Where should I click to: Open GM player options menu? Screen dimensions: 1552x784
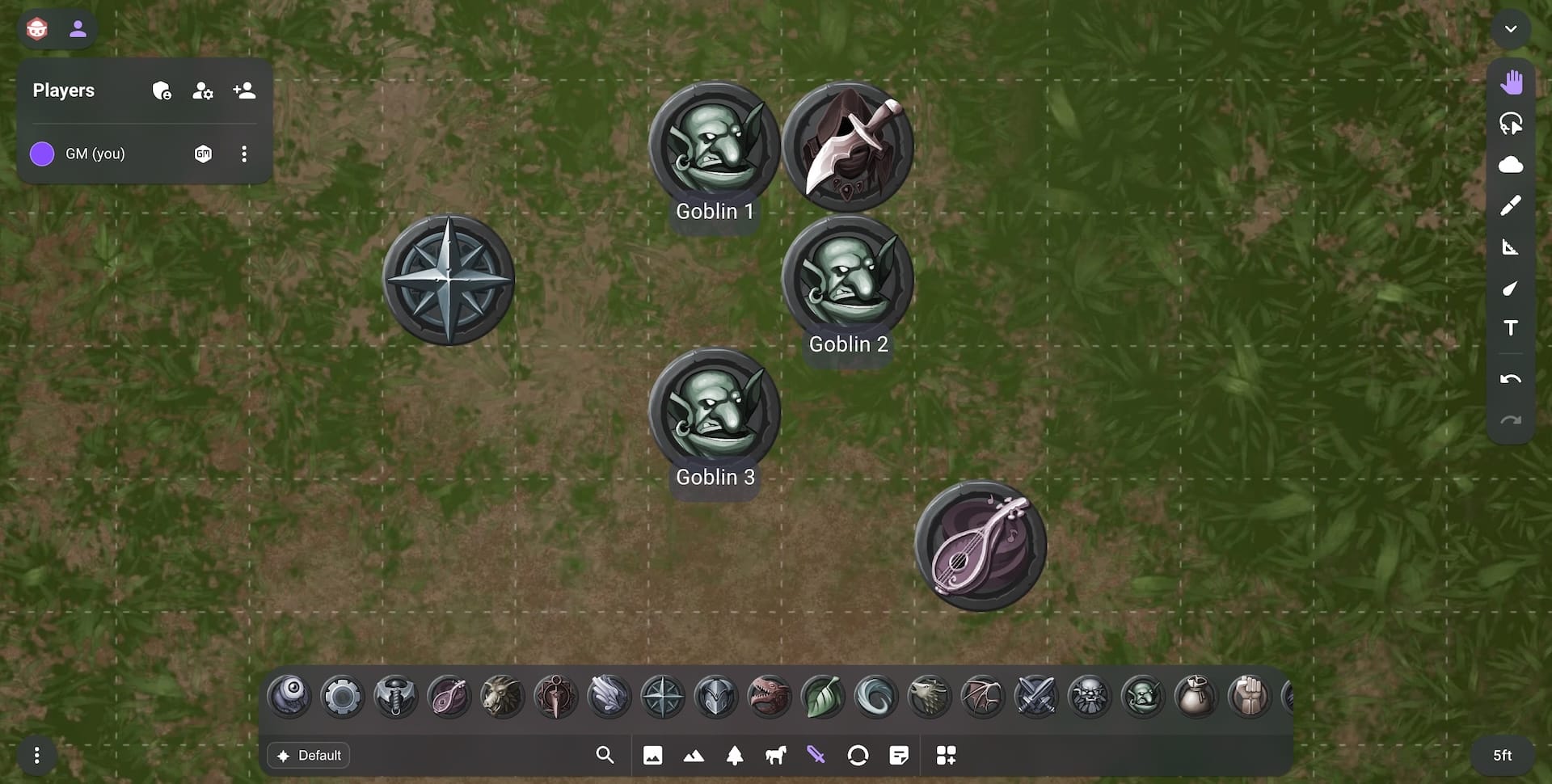pos(244,154)
